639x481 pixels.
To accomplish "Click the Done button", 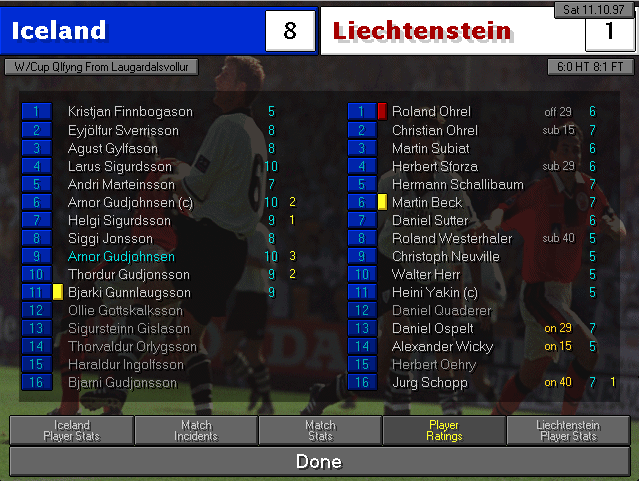I will coord(319,461).
